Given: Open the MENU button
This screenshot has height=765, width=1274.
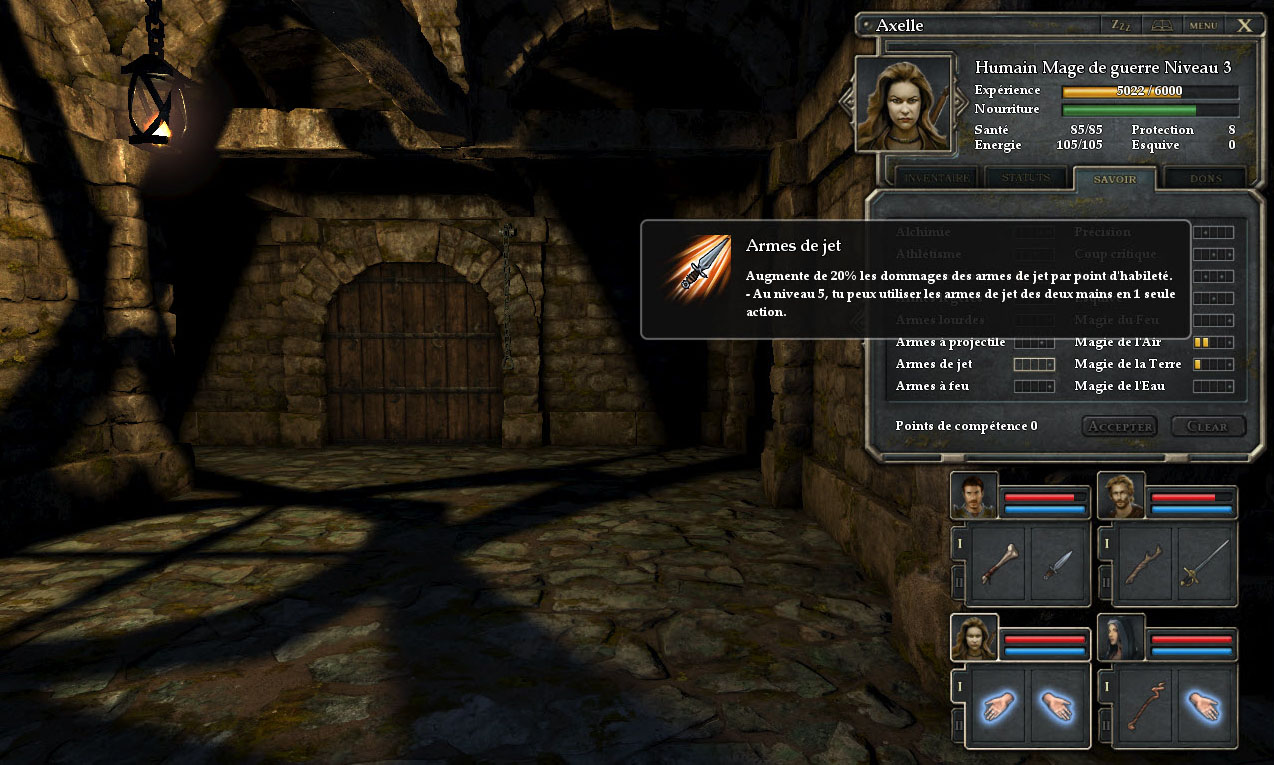Looking at the screenshot, I should coord(1202,25).
